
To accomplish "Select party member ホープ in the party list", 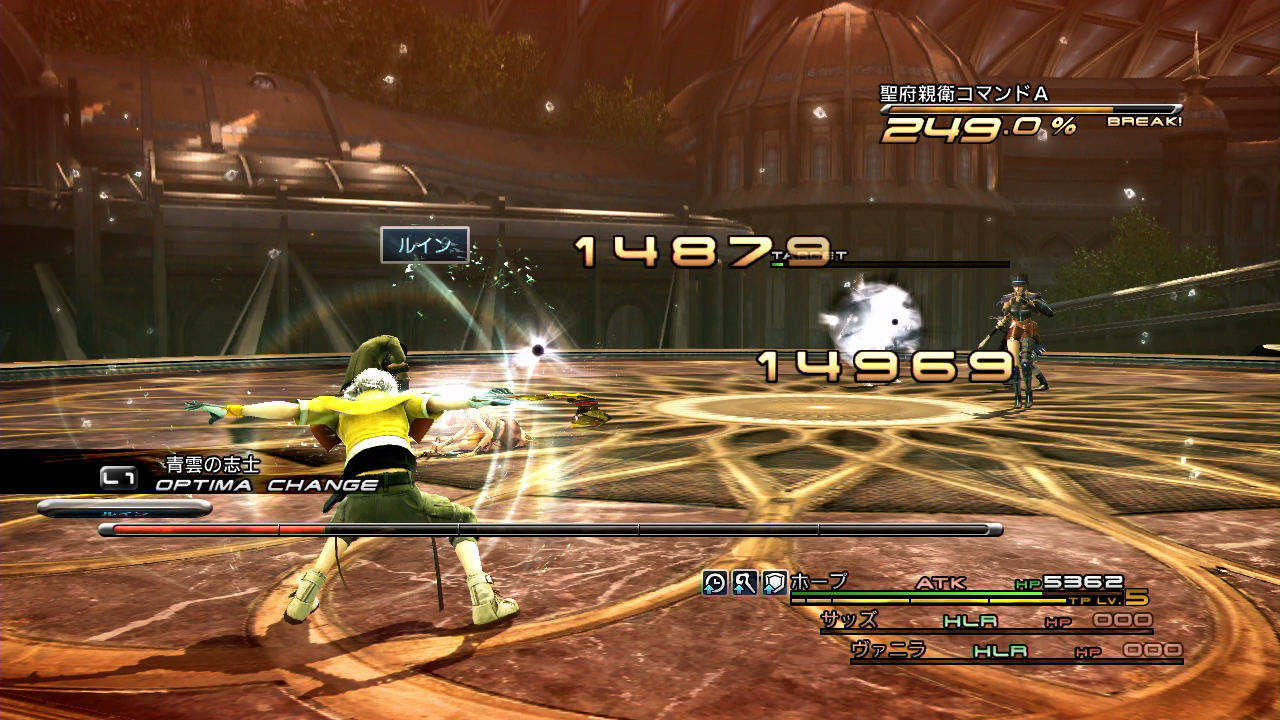I will 819,581.
